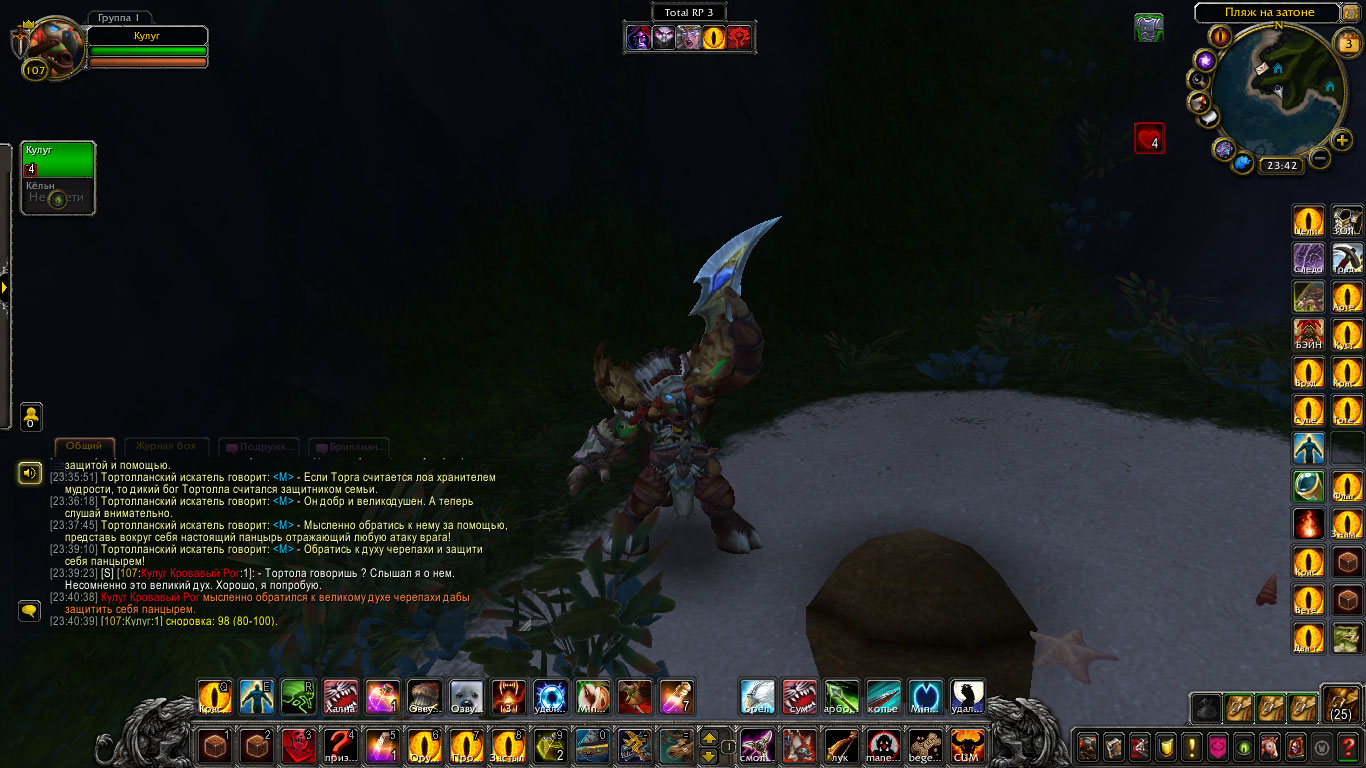Open the mounts collection horse icon
This screenshot has width=1366, height=768.
click(x=1269, y=746)
